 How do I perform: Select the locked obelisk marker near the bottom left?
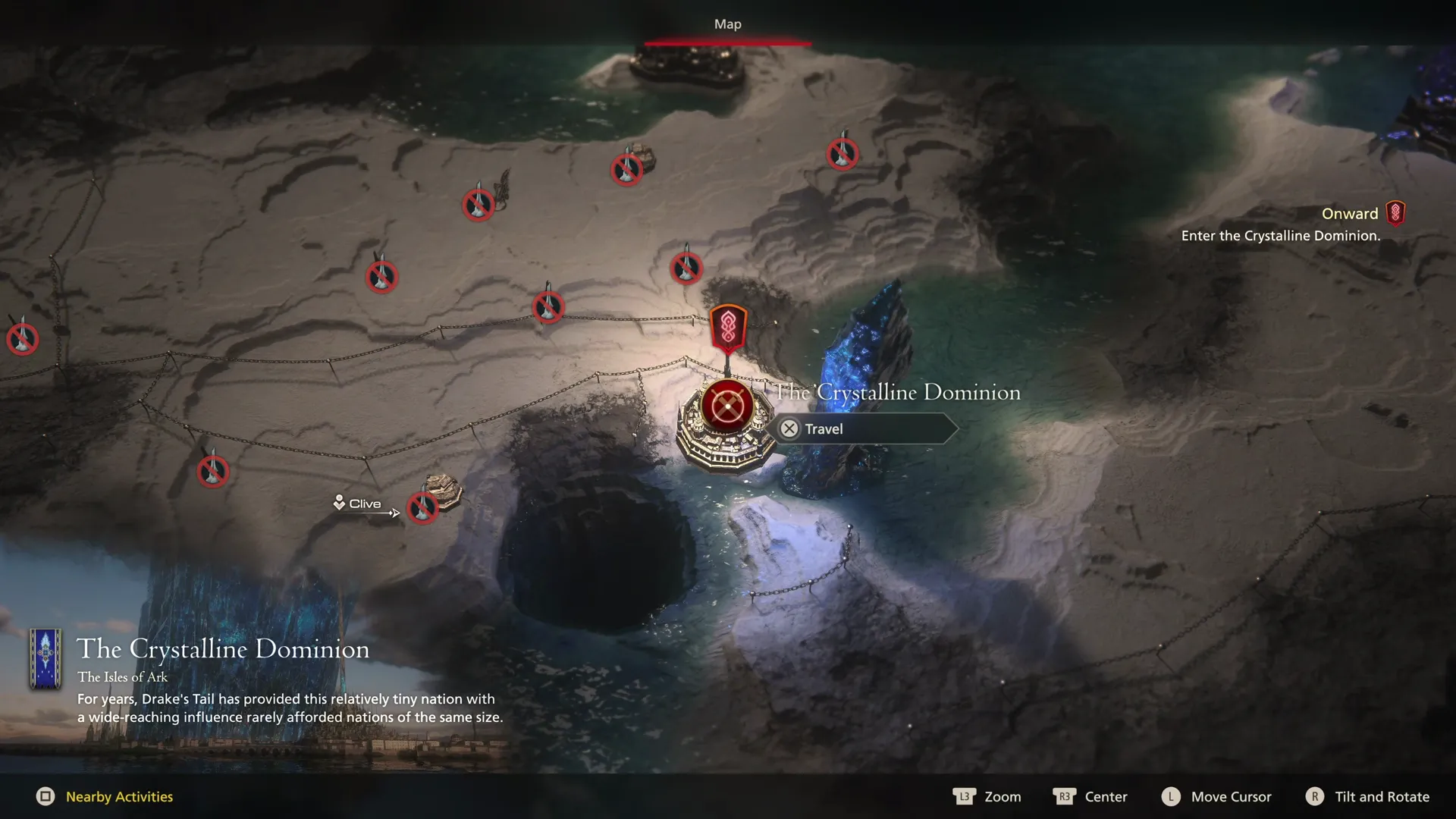pyautogui.click(x=212, y=471)
